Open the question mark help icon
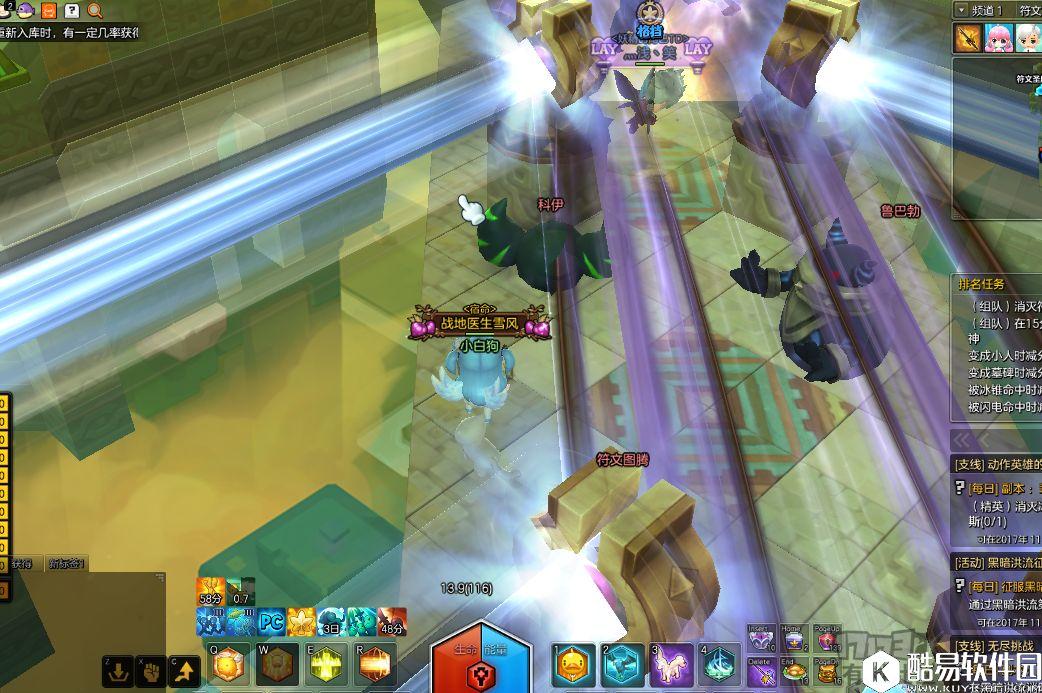The height and width of the screenshot is (693, 1042). coord(72,11)
